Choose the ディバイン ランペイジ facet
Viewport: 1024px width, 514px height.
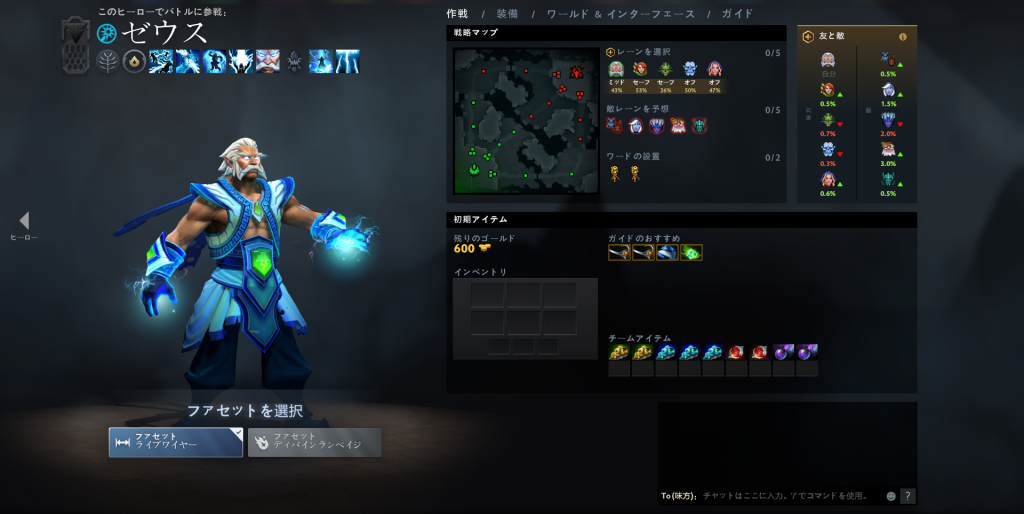point(314,442)
